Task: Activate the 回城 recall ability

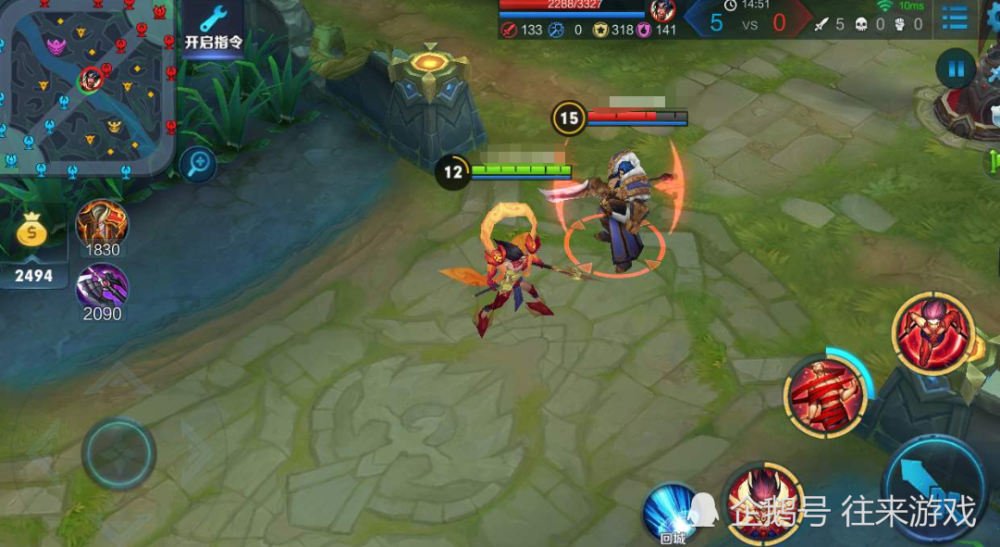Action: pos(672,510)
